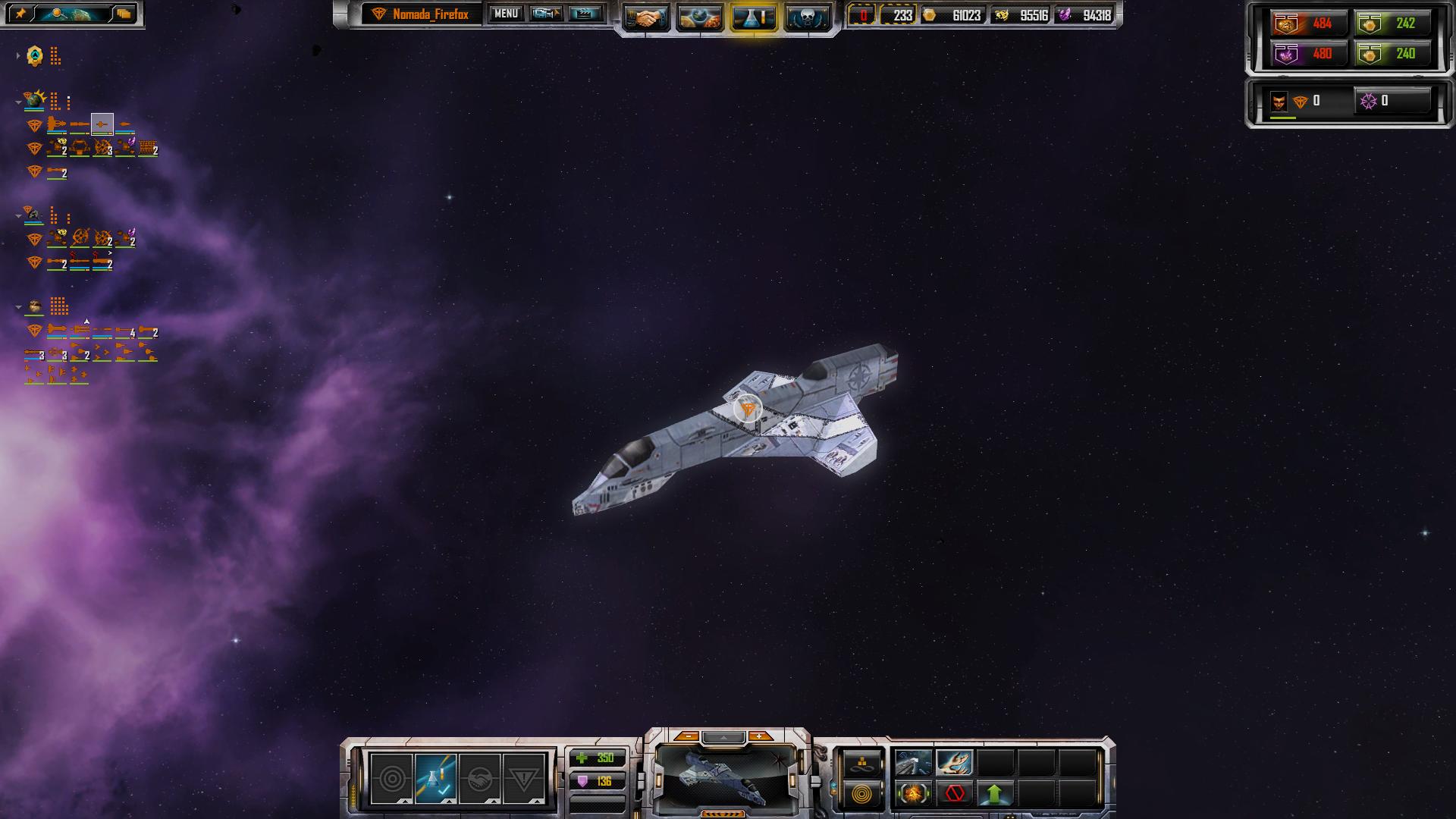Select the highlighted ship in empire tree

coord(102,124)
